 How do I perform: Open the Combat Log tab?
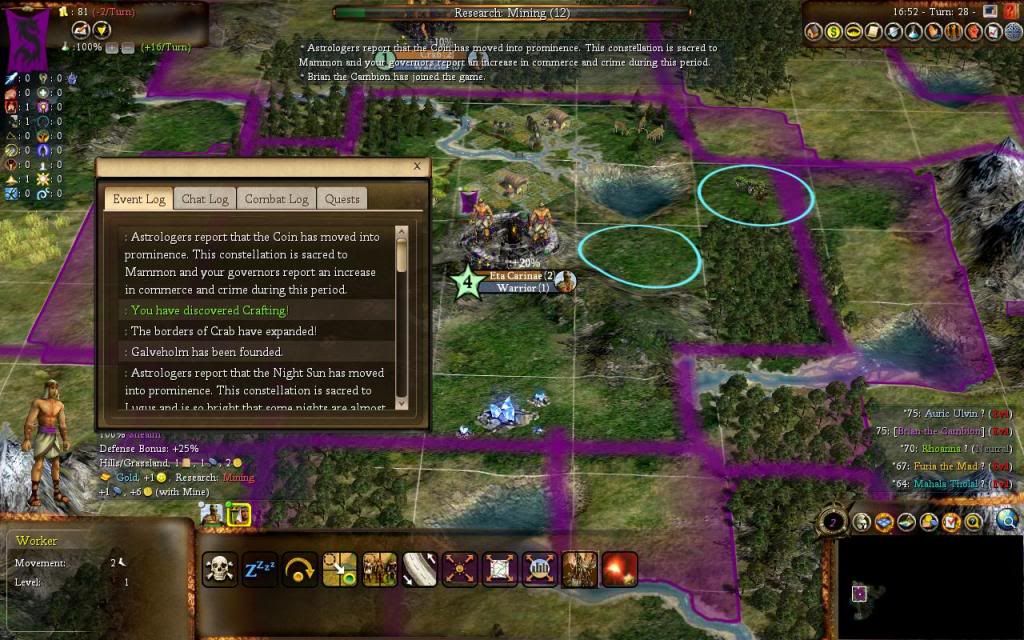coord(277,198)
